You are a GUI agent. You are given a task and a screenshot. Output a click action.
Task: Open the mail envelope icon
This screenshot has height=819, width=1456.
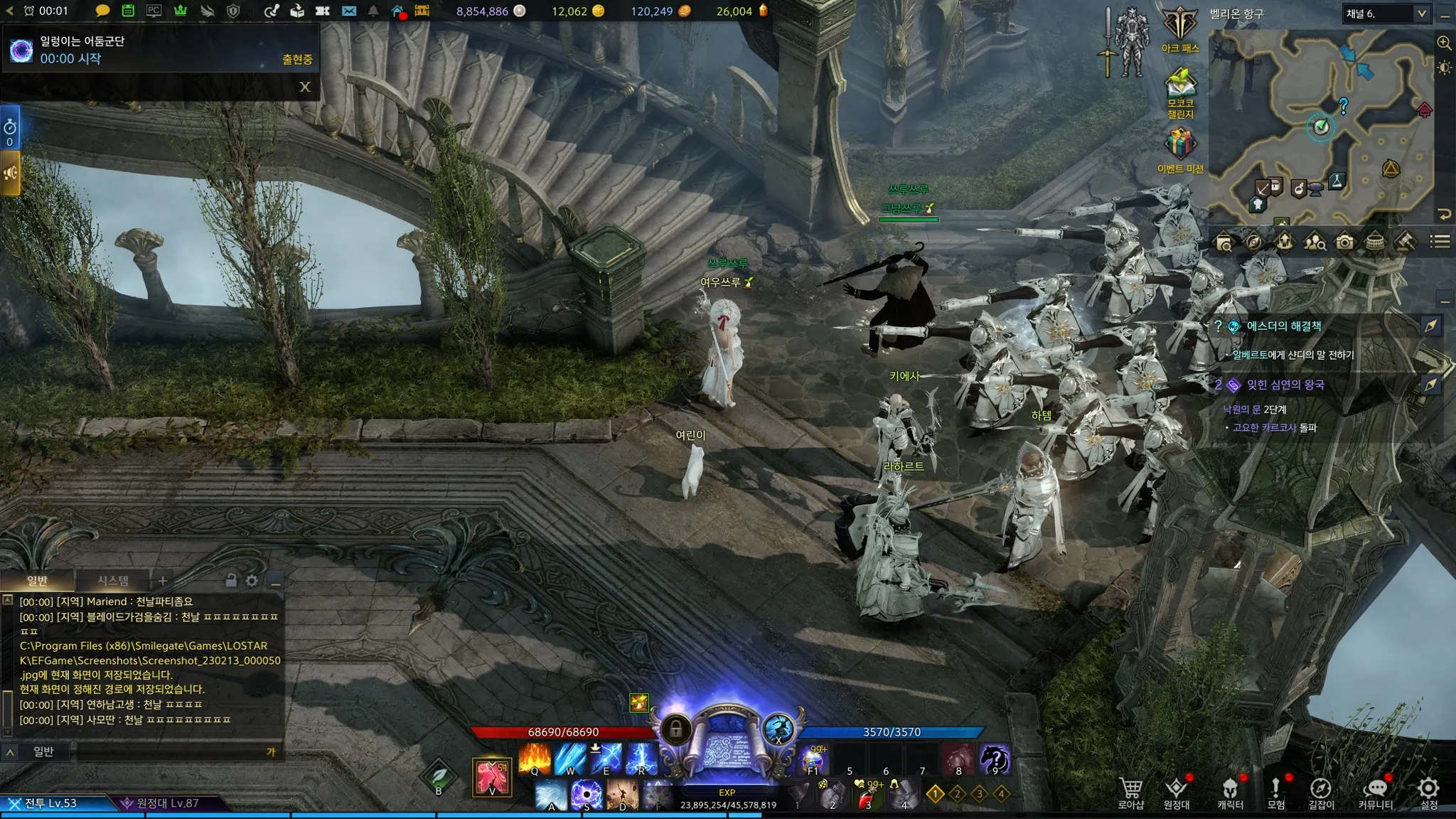coord(348,11)
